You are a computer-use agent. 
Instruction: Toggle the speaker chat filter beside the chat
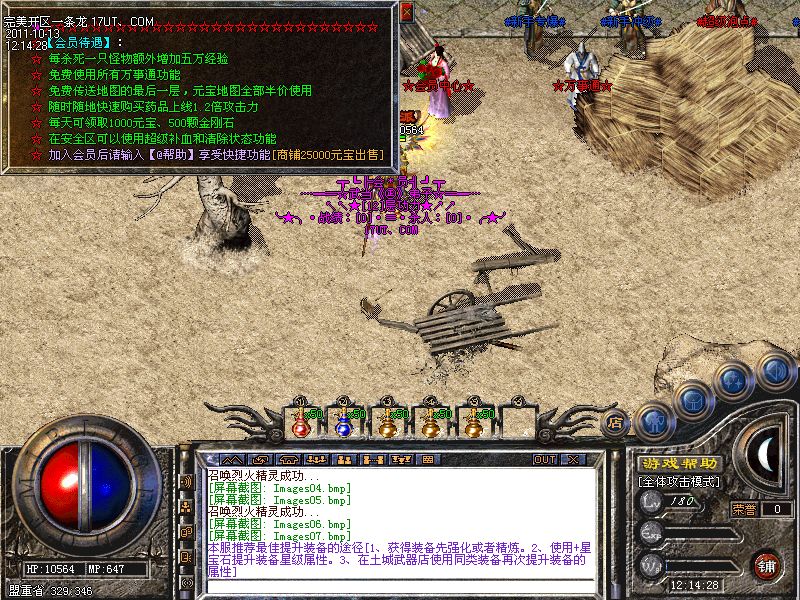186,482
